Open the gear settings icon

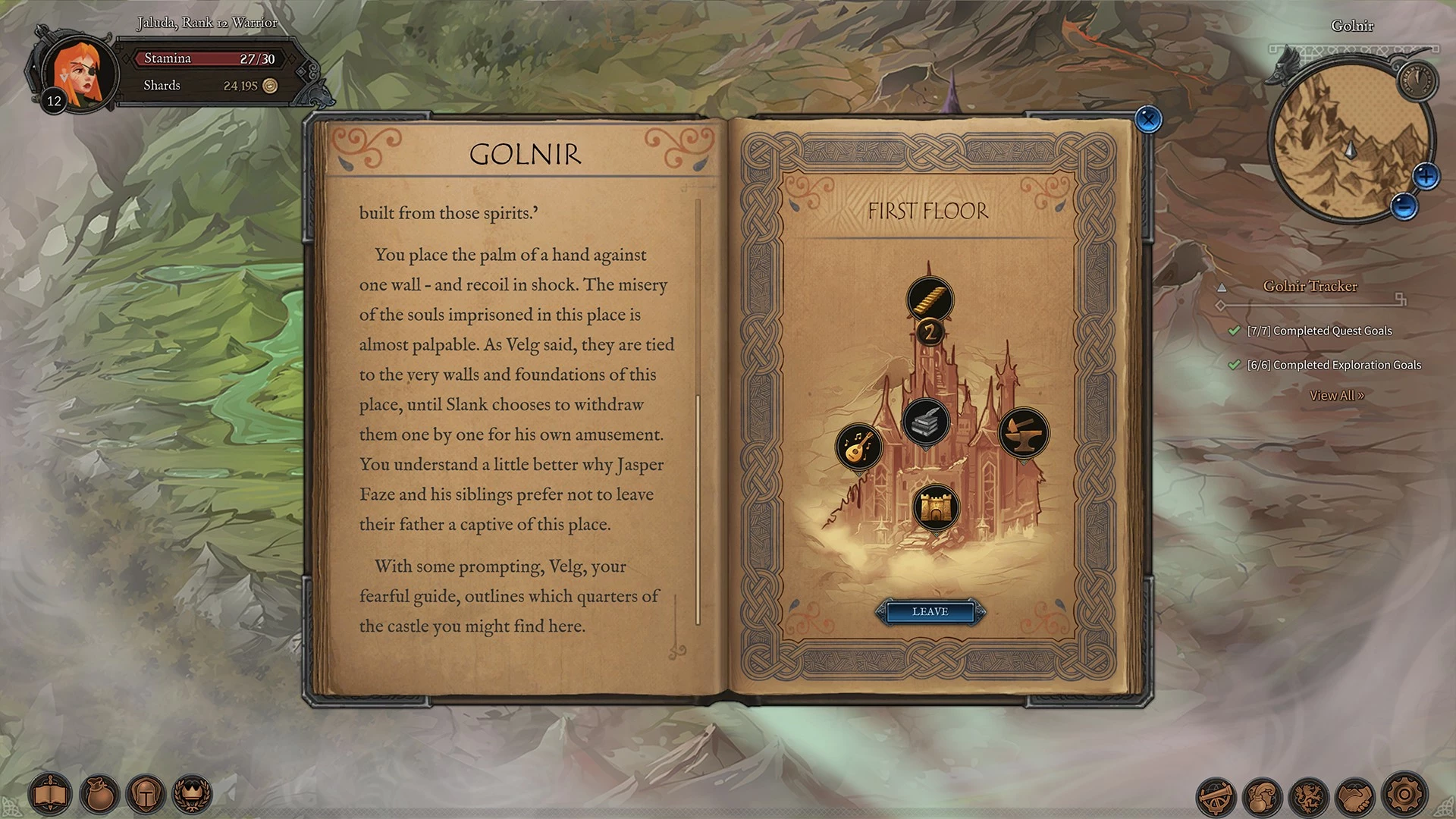[1404, 794]
